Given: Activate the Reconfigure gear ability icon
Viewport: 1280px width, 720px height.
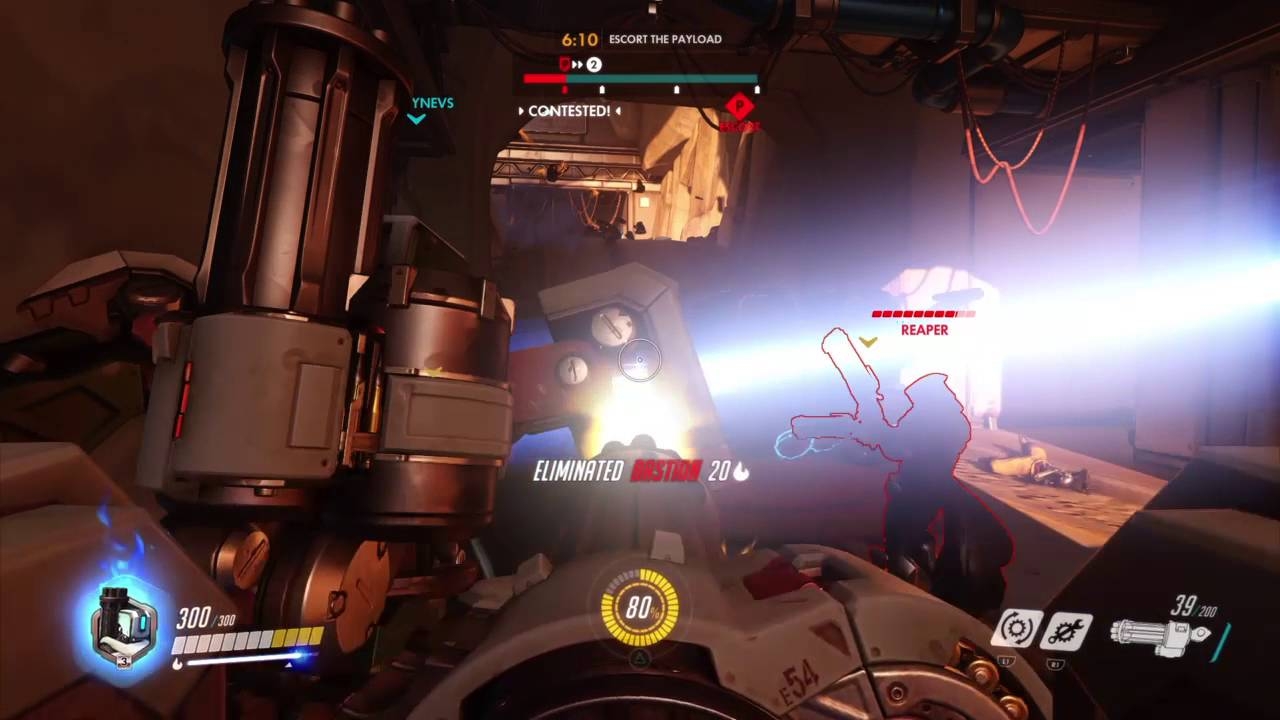Looking at the screenshot, I should (1017, 630).
